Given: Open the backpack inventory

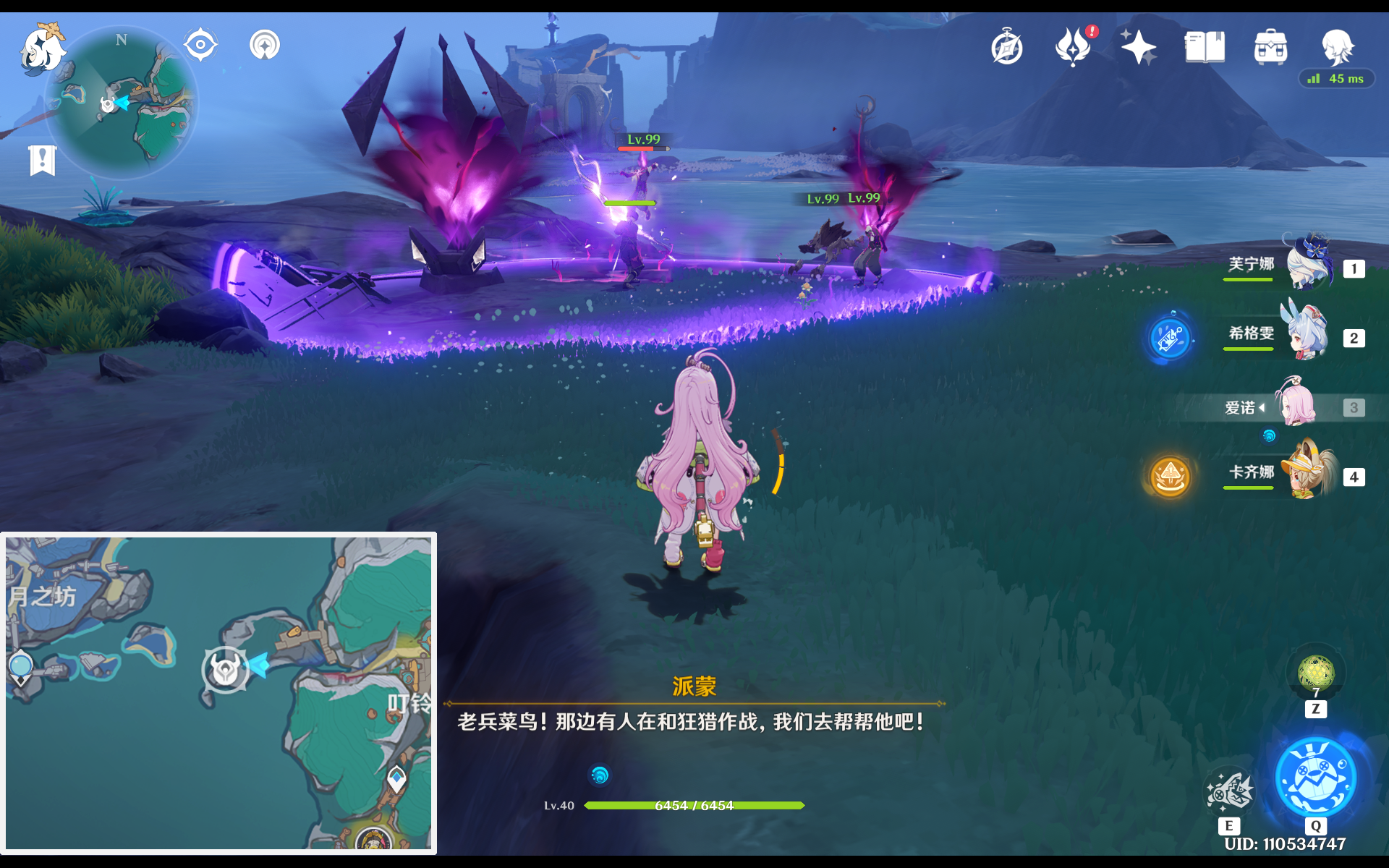Looking at the screenshot, I should click(x=1270, y=48).
